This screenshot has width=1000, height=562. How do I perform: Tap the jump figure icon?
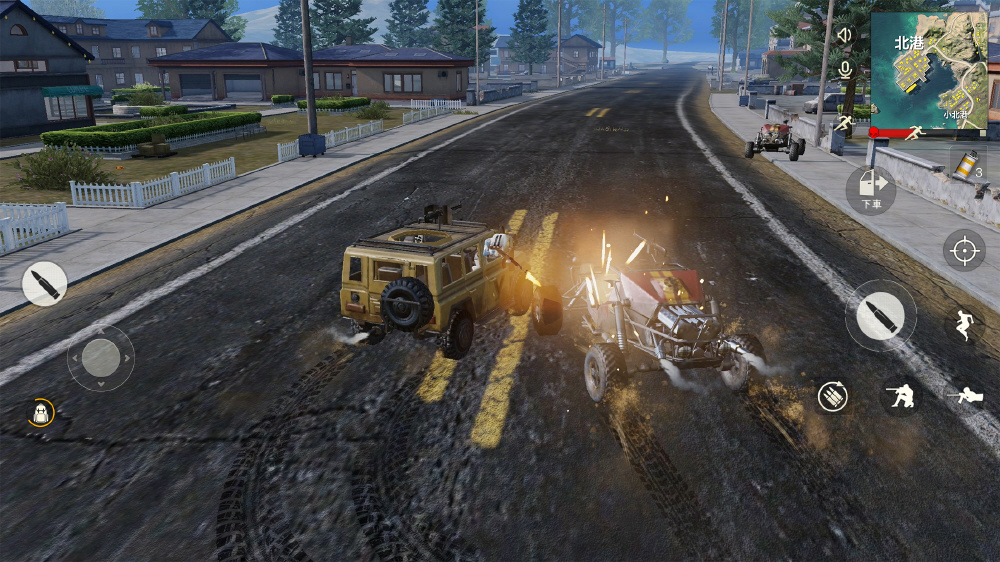964,324
